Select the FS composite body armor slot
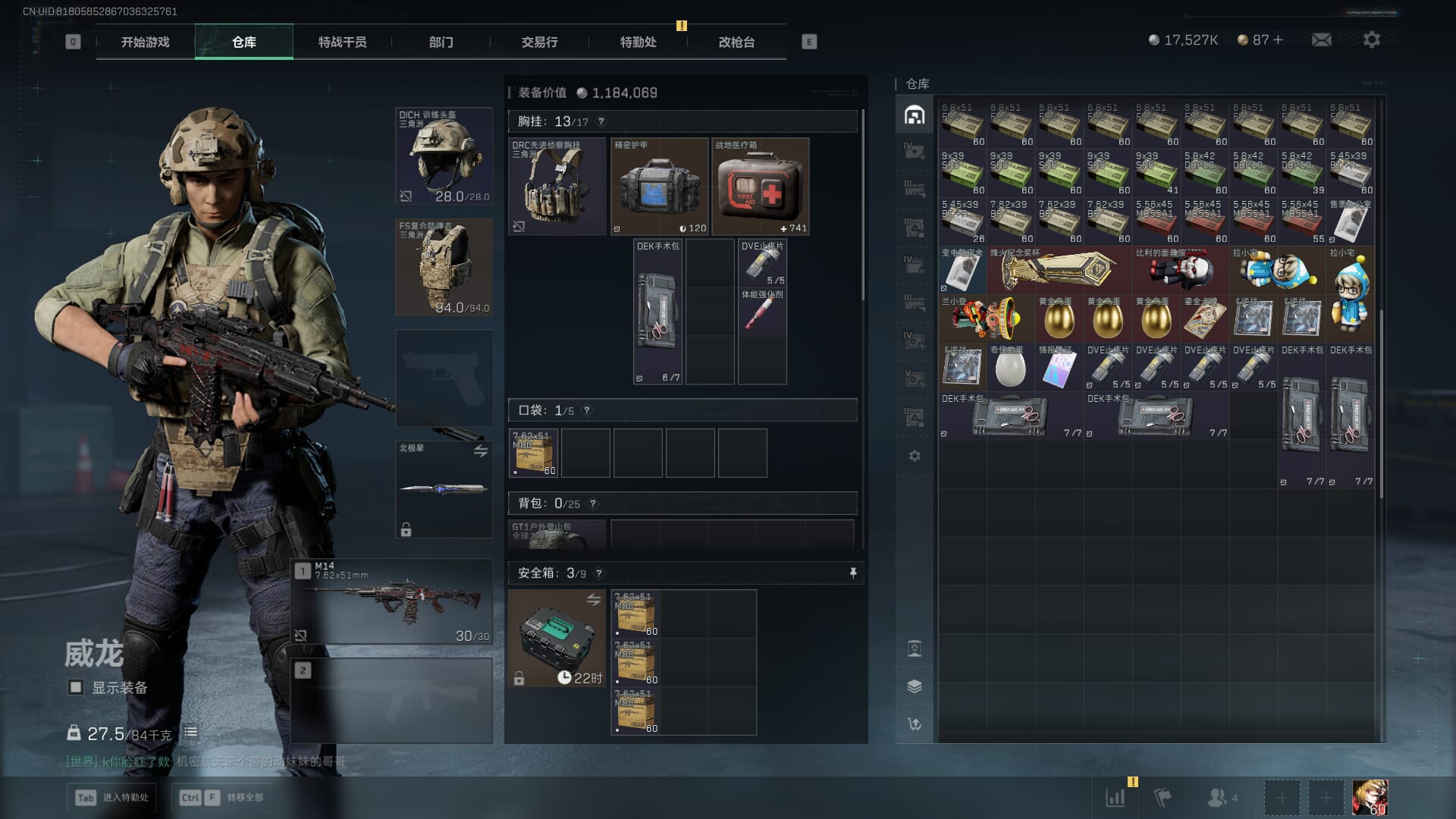Viewport: 1456px width, 819px height. [x=444, y=268]
